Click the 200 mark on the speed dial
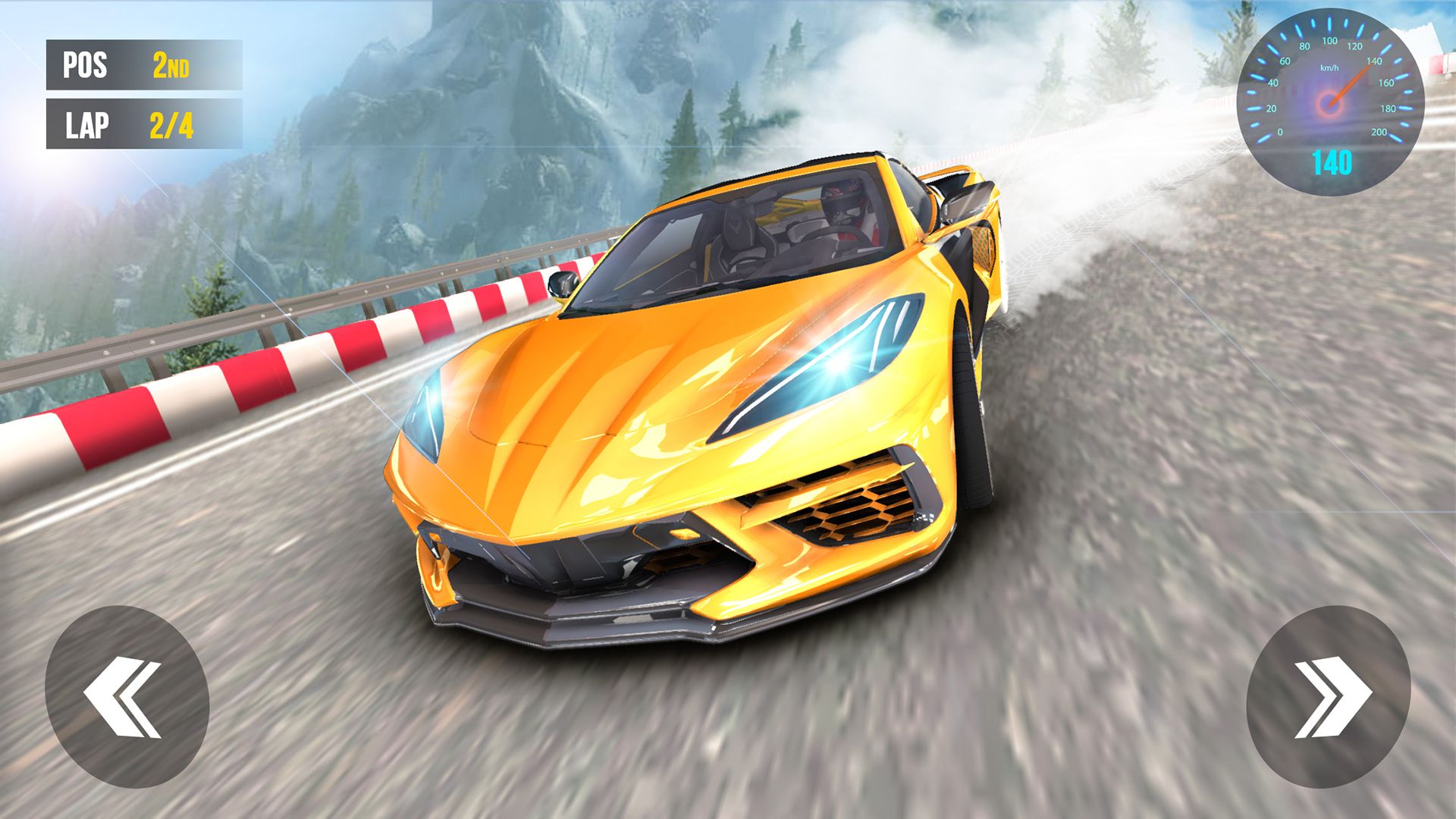Image resolution: width=1456 pixels, height=819 pixels. click(x=1380, y=133)
